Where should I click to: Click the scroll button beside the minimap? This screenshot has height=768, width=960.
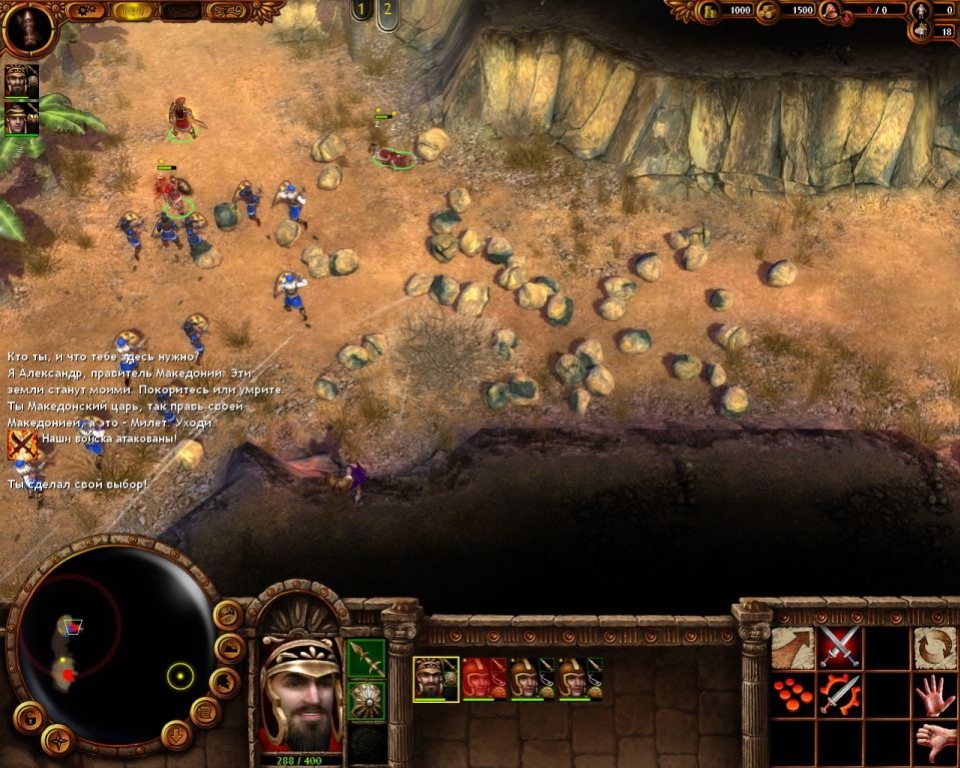pyautogui.click(x=206, y=712)
